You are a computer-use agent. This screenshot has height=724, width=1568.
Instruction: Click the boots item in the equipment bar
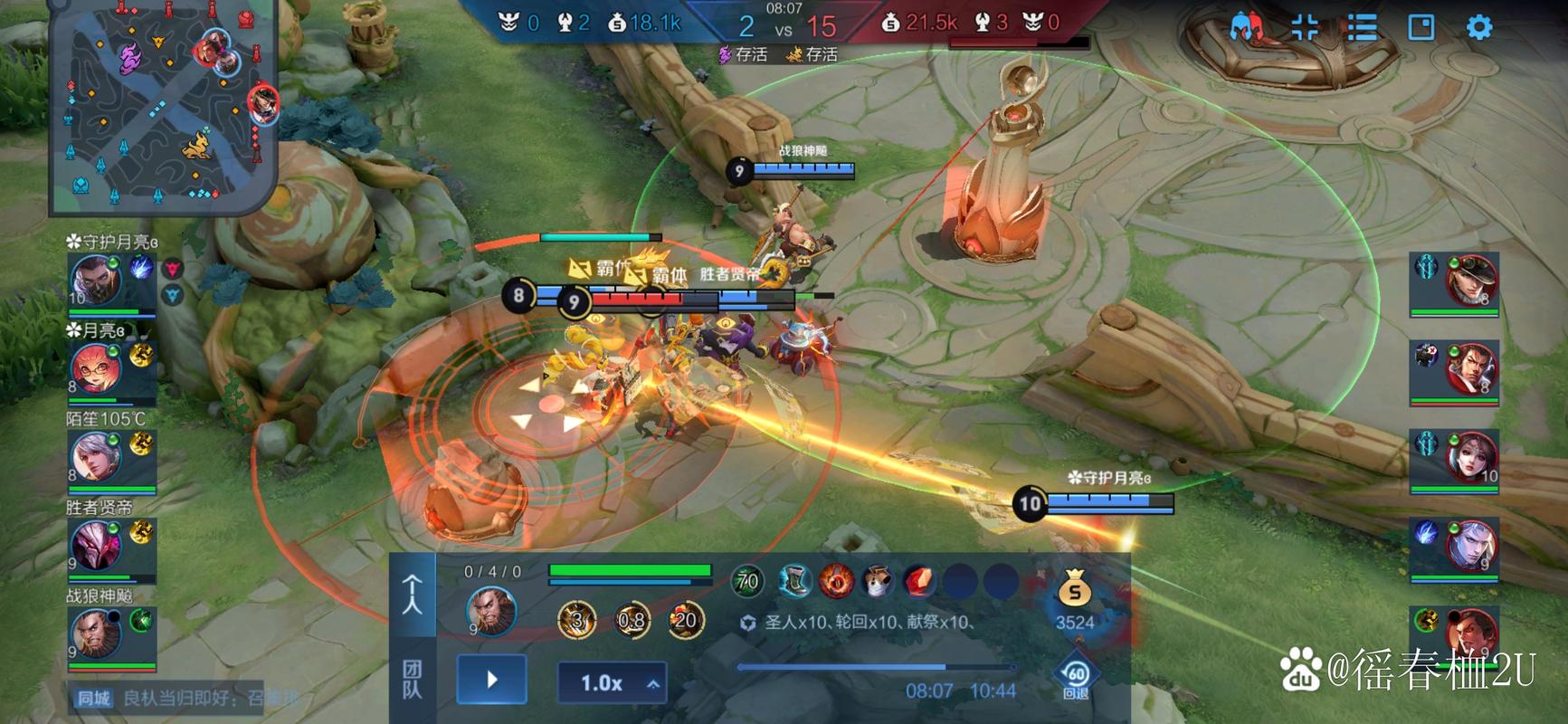pos(794,582)
